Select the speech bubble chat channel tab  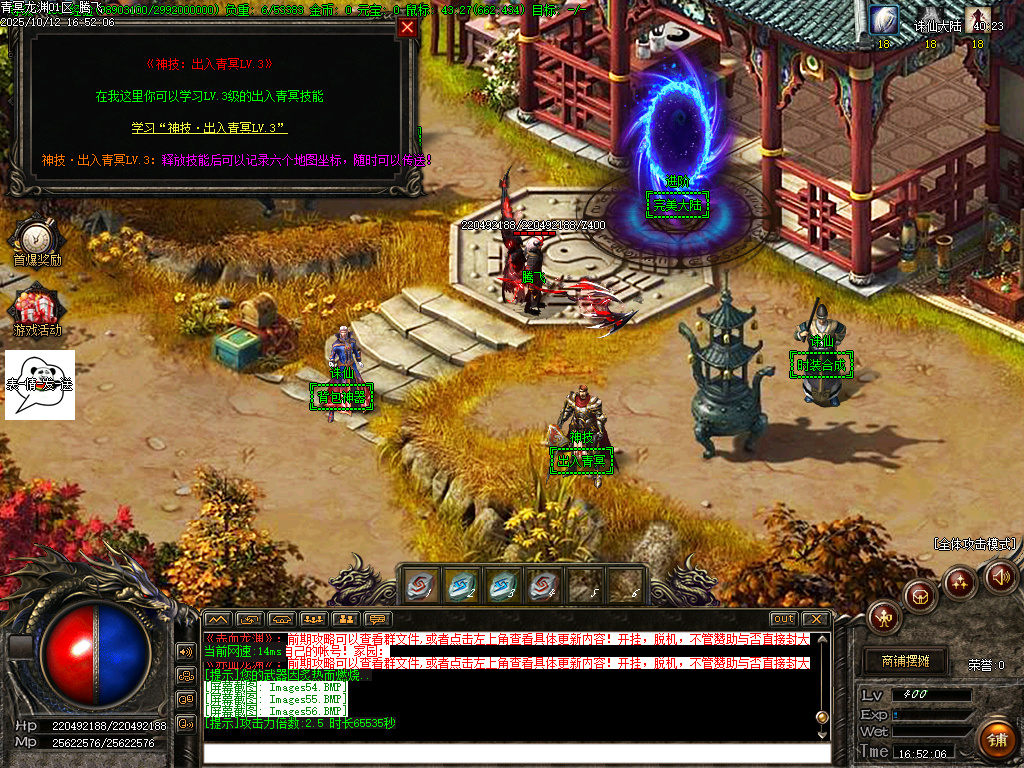point(377,619)
